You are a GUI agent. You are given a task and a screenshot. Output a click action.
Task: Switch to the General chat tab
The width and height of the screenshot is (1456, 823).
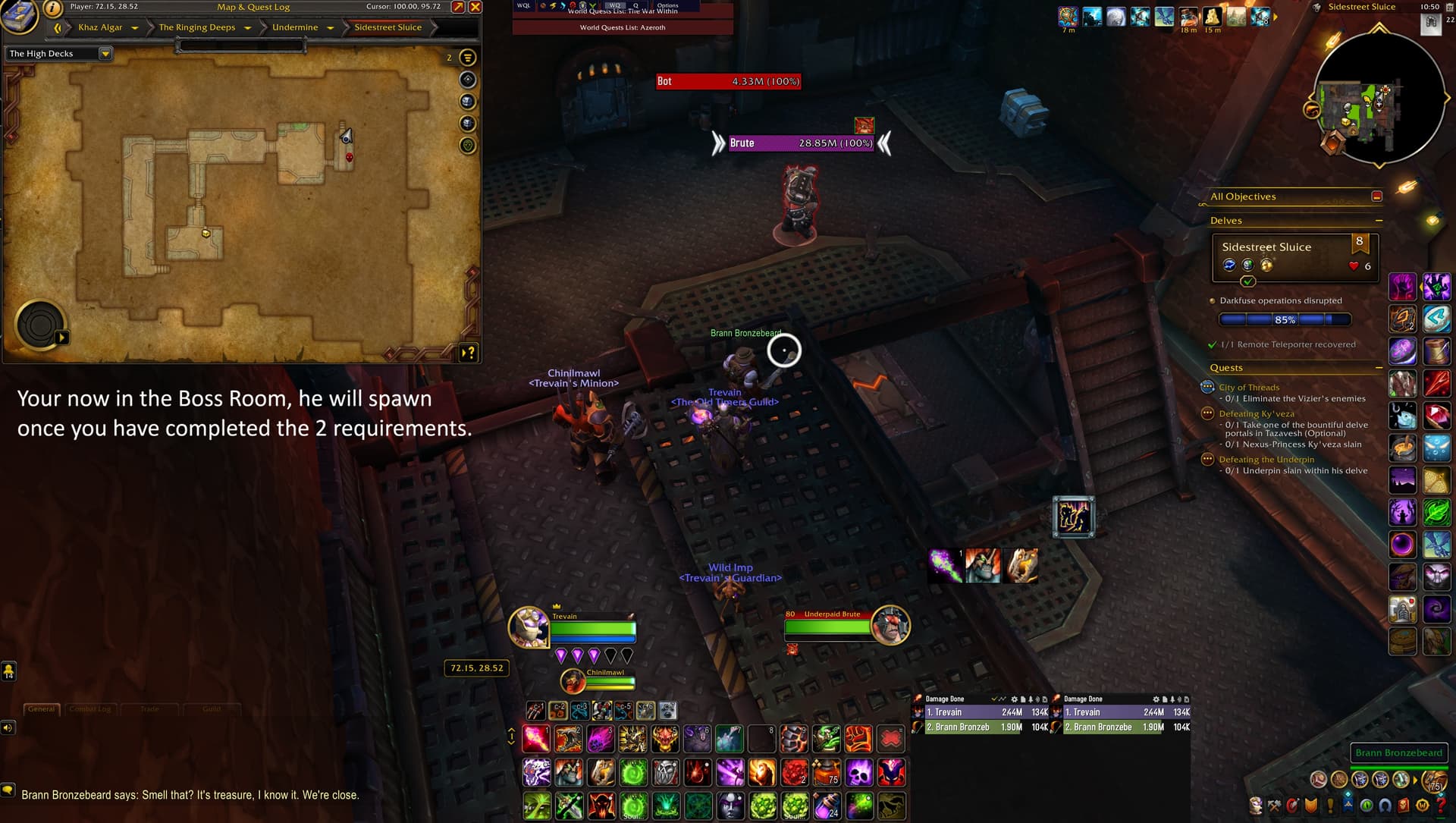coord(42,709)
